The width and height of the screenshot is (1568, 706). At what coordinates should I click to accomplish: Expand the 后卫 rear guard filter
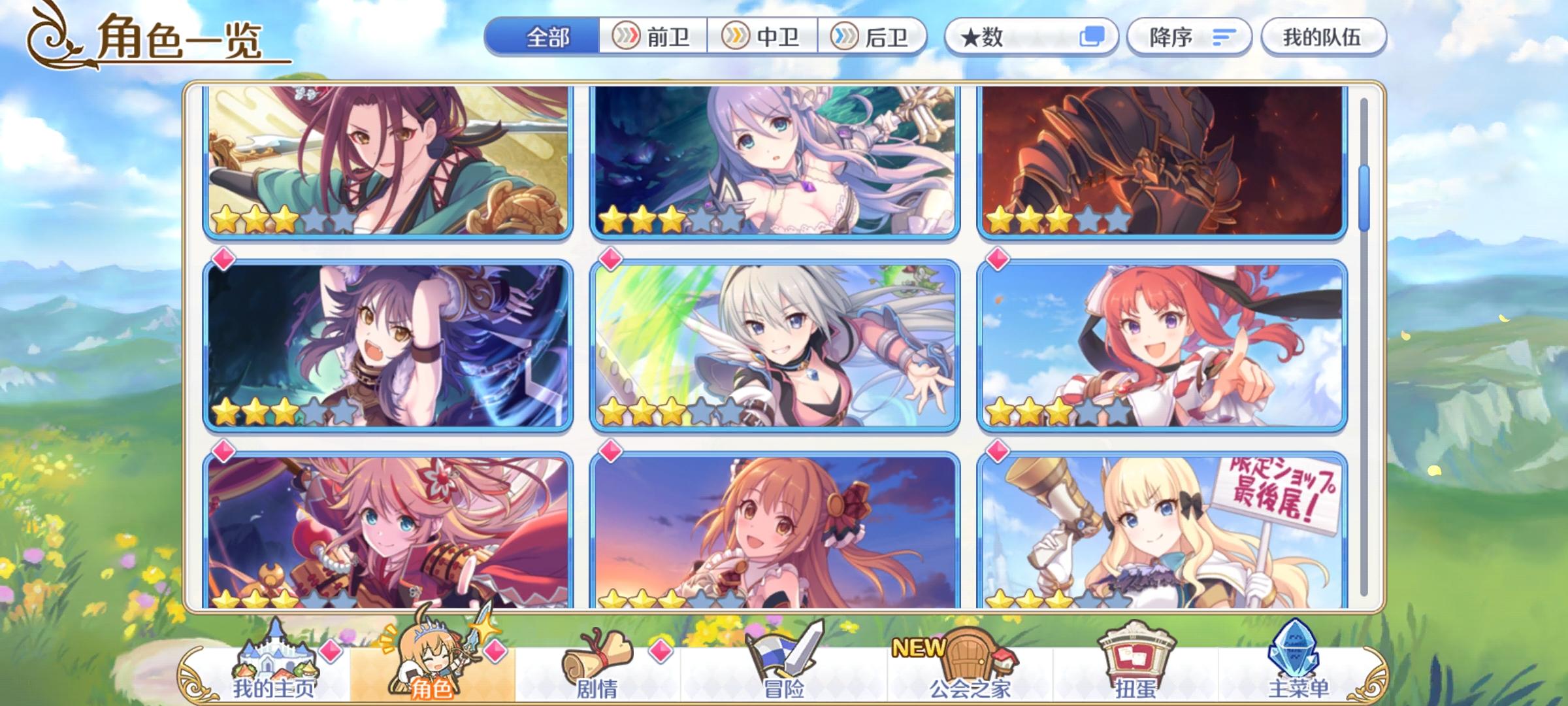[x=874, y=37]
